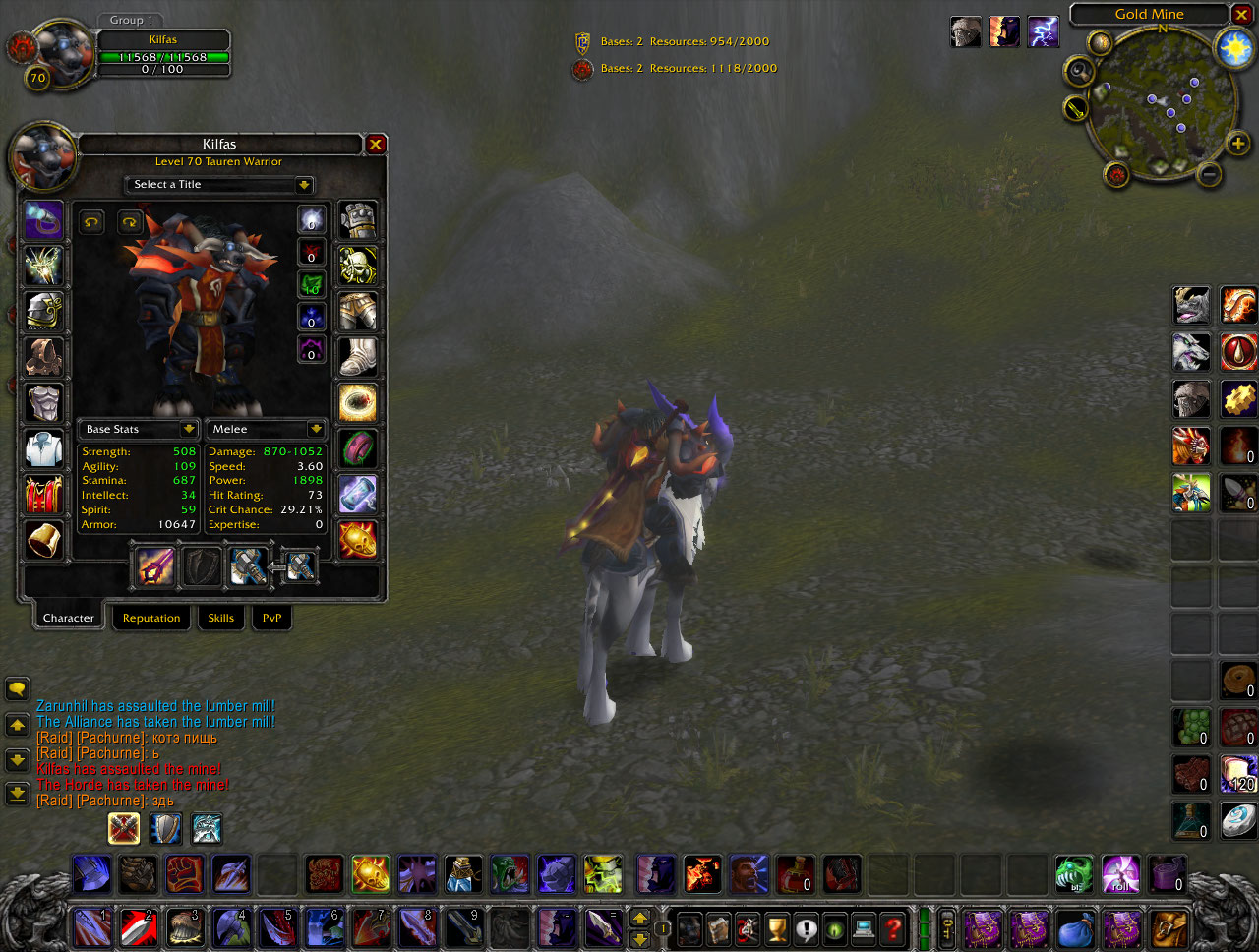The height and width of the screenshot is (952, 1259).
Task: Switch to Defensive Stance shield icon
Action: (x=165, y=828)
